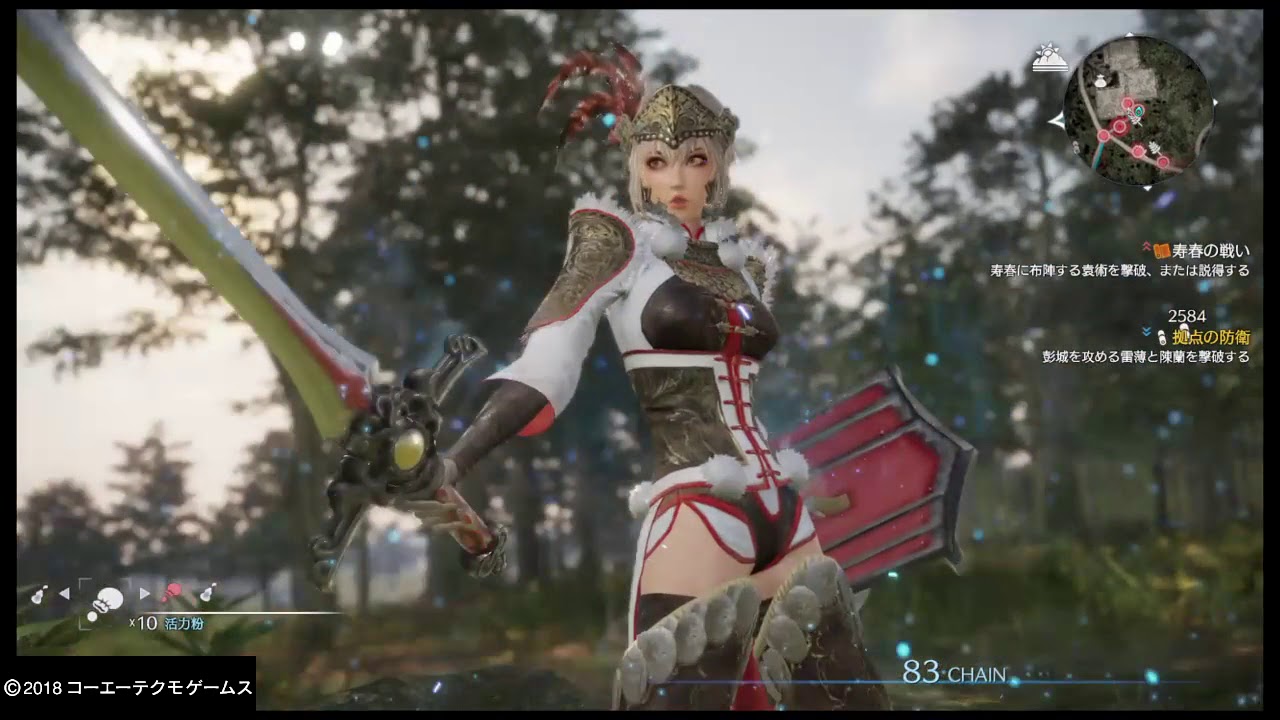Toggle the orange chevrons beside 寿春の戦い
This screenshot has height=720, width=1280.
tap(1146, 248)
